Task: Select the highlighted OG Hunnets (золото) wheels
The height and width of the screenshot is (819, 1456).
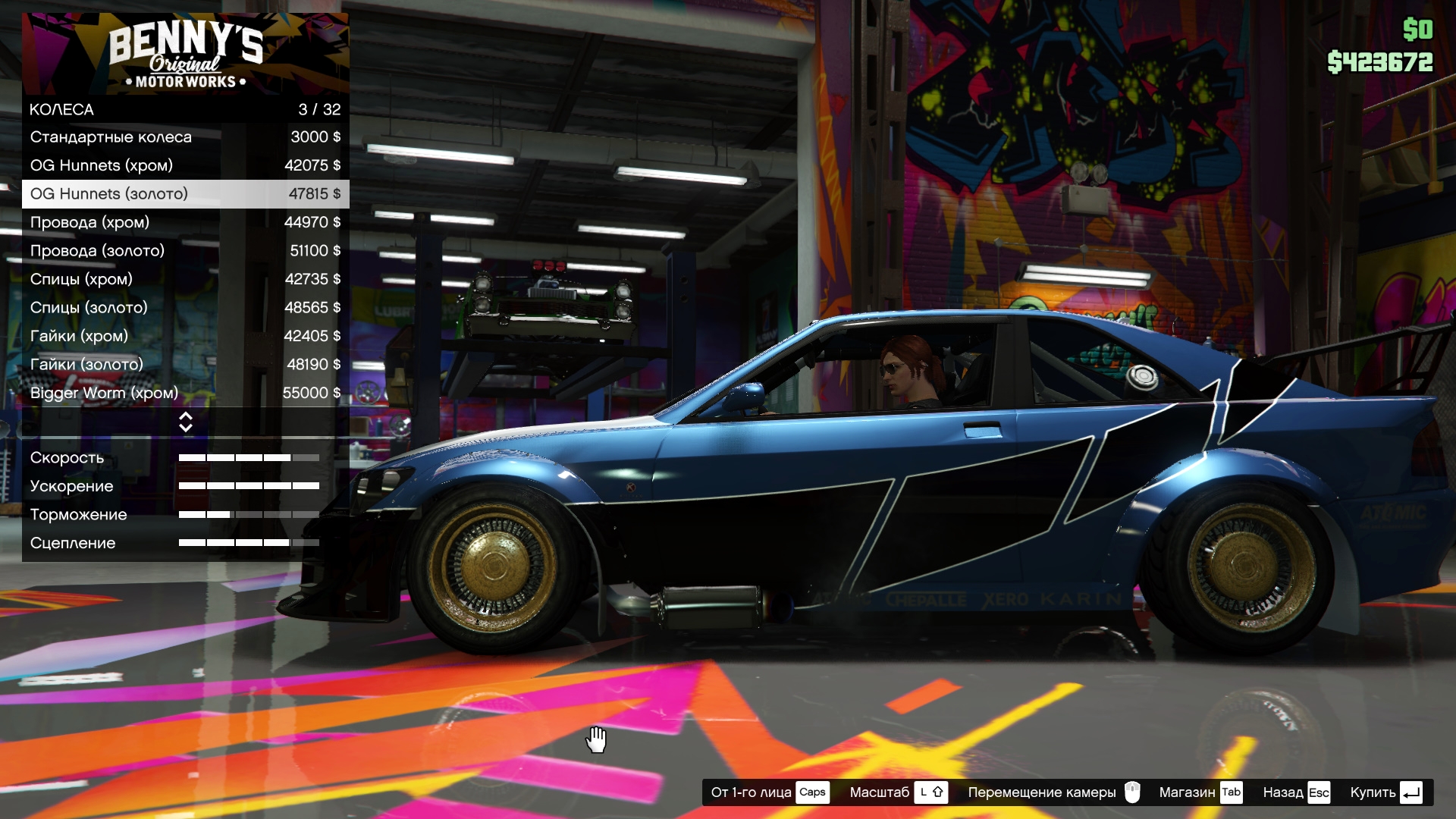Action: tap(185, 194)
